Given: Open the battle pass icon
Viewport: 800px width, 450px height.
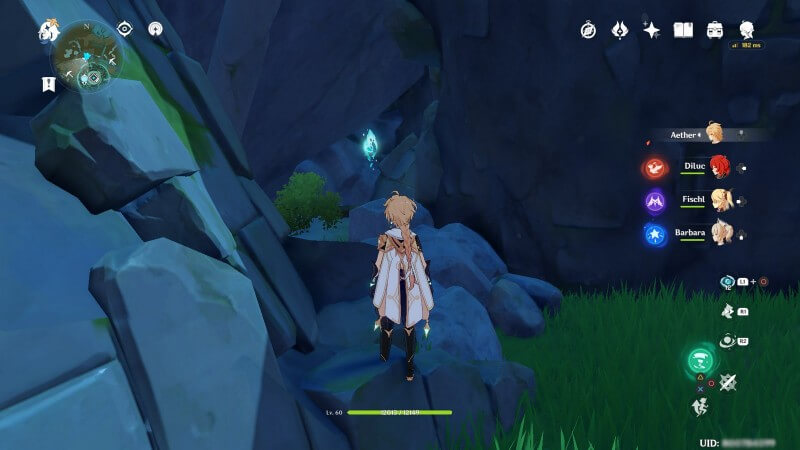Looking at the screenshot, I should coord(620,30).
